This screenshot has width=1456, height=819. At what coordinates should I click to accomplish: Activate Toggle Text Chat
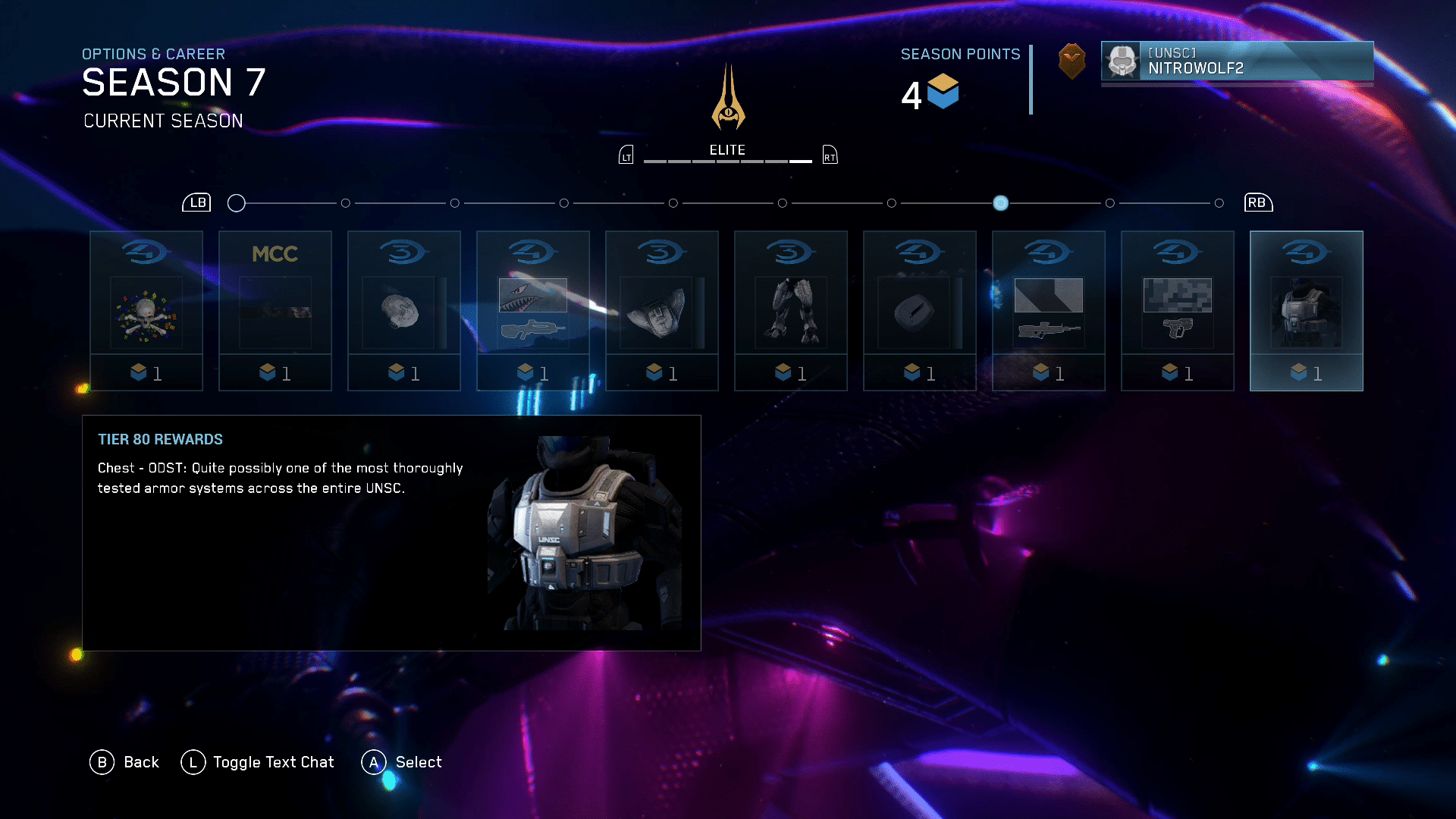tap(258, 762)
